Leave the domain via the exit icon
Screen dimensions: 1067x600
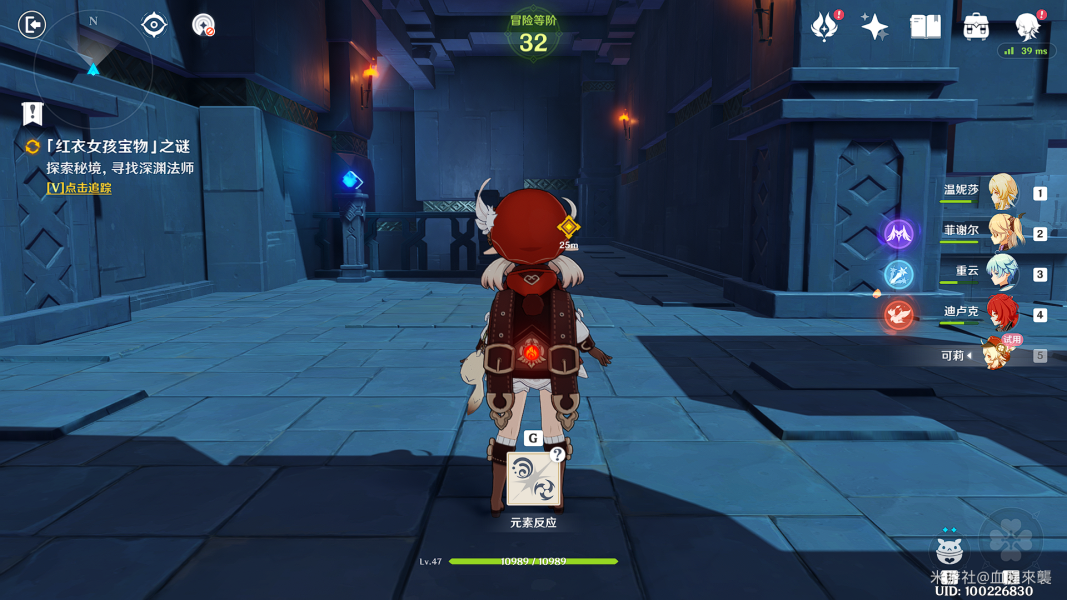click(32, 24)
